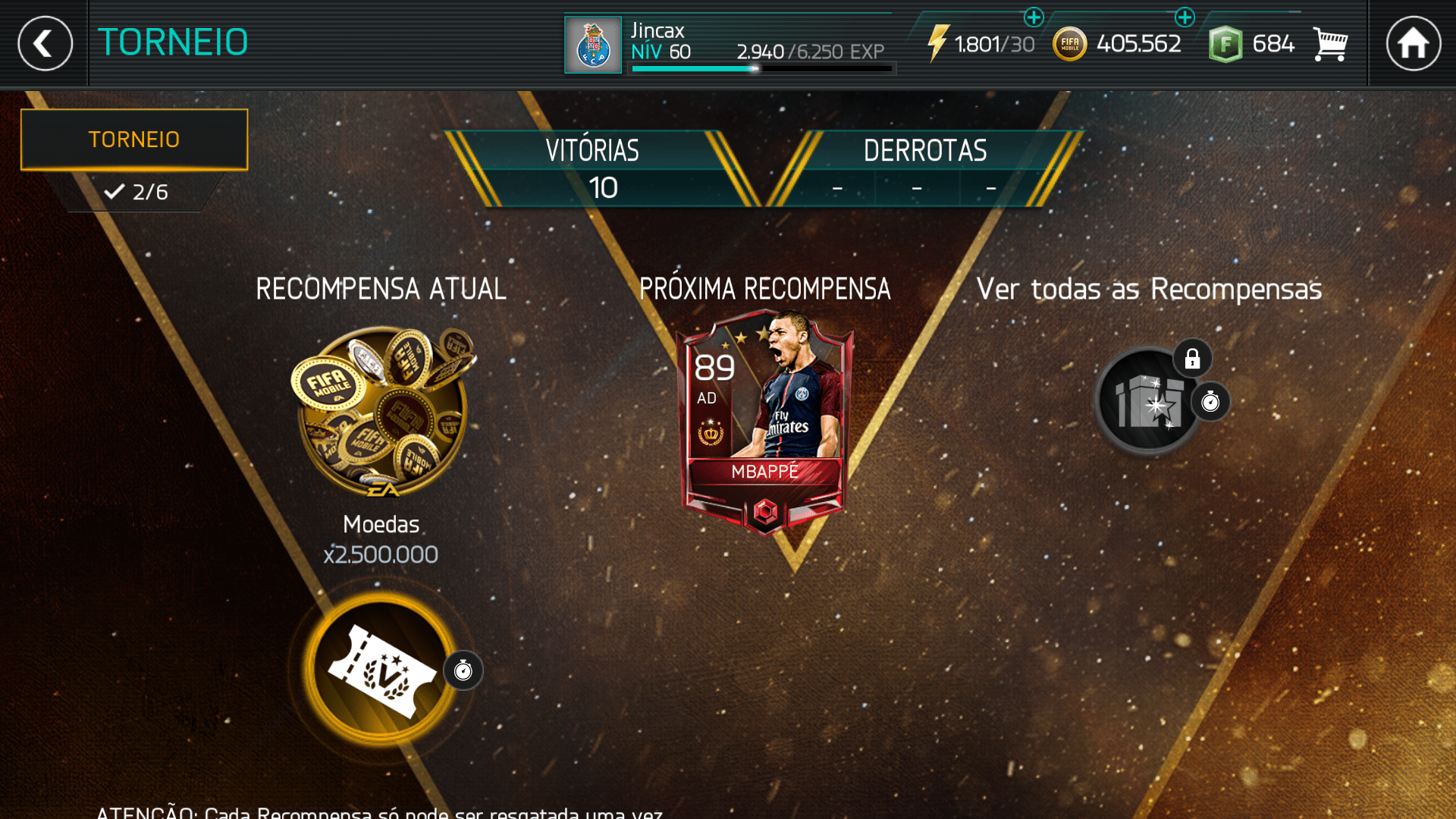This screenshot has height=819, width=1456.
Task: Open the locked rewards chest icon
Action: click(1147, 402)
